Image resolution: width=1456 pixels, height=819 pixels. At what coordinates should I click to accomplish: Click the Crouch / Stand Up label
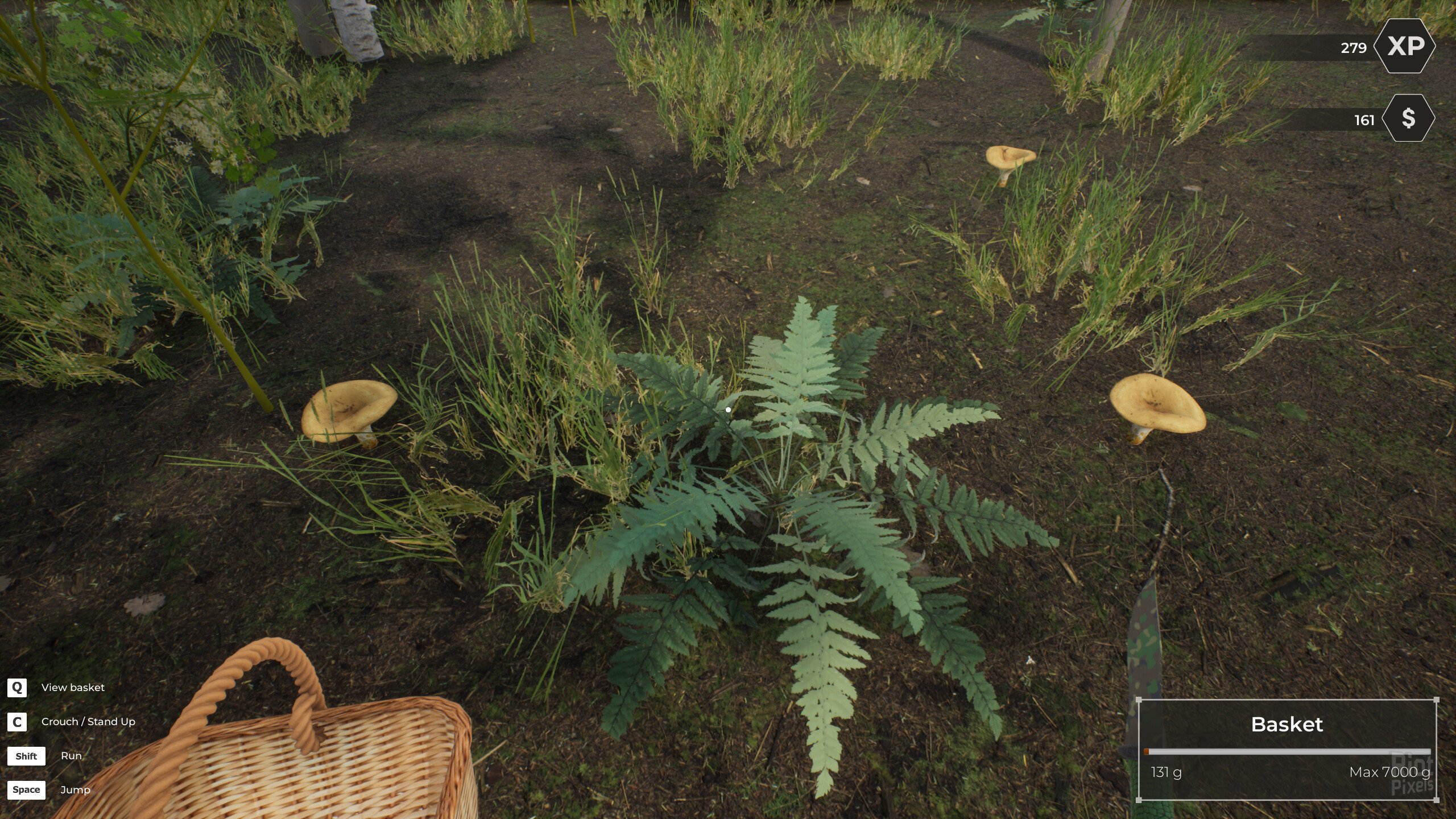click(88, 721)
